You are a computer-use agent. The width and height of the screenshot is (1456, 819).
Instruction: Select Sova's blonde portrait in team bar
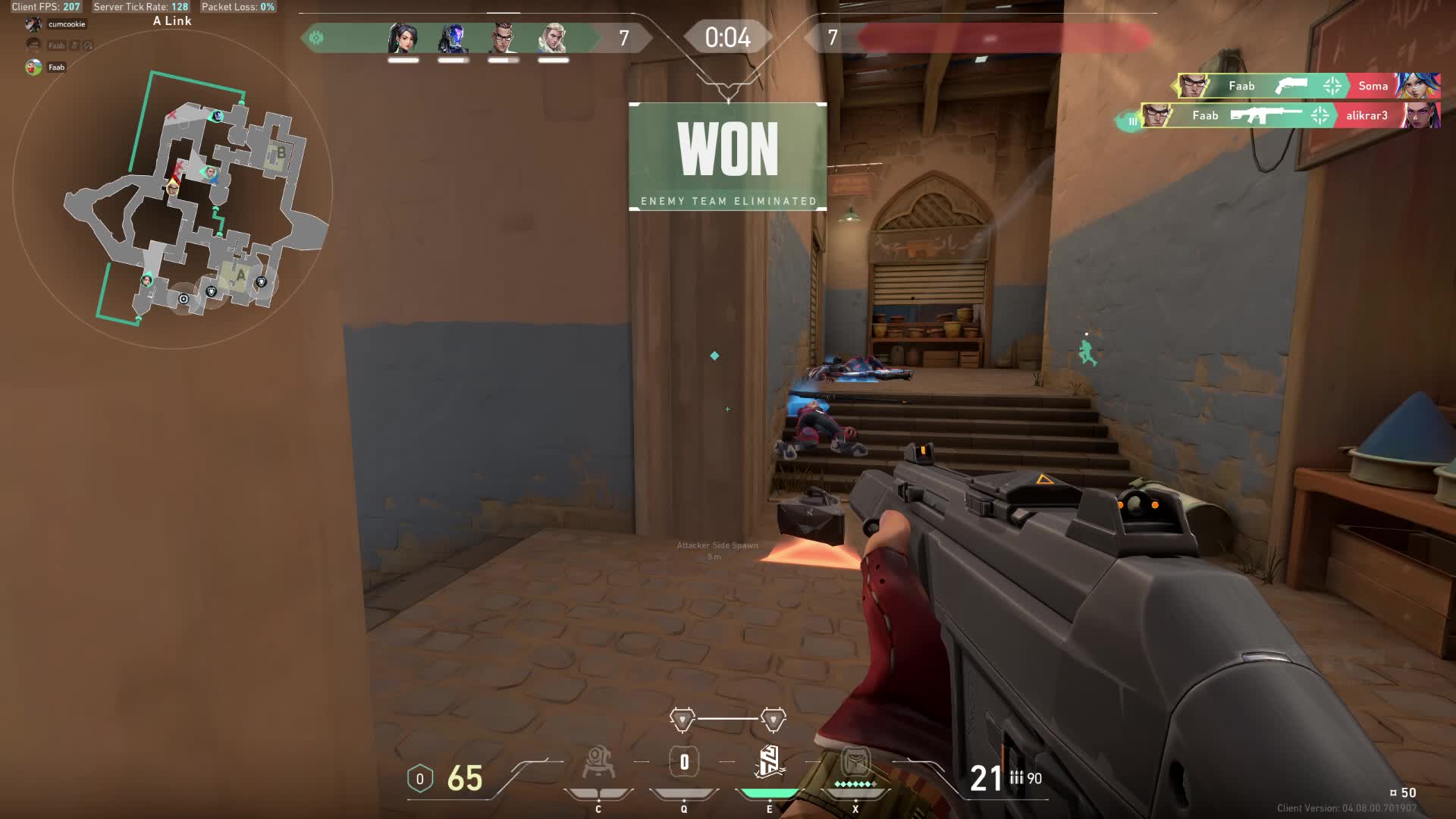[x=554, y=38]
